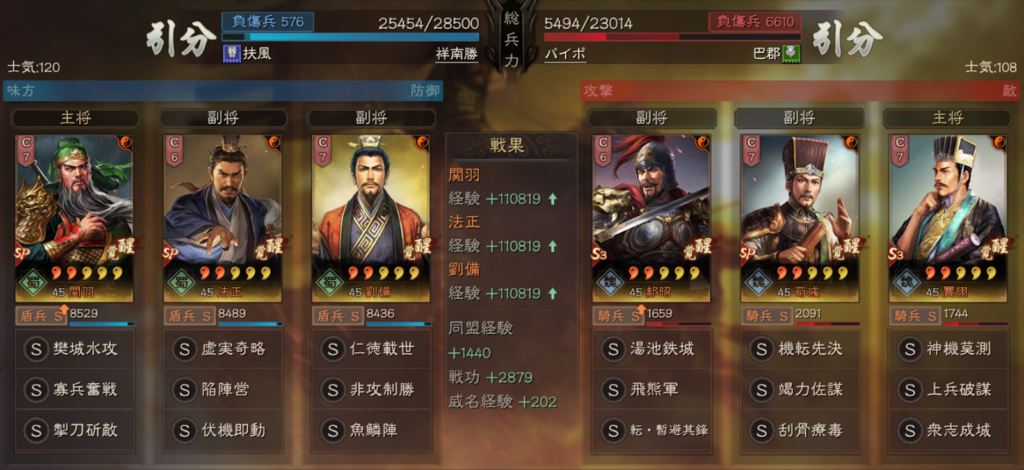The width and height of the screenshot is (1024, 470).
Task: Click the 寡兵奮戦 skill button
Action: pos(74,390)
